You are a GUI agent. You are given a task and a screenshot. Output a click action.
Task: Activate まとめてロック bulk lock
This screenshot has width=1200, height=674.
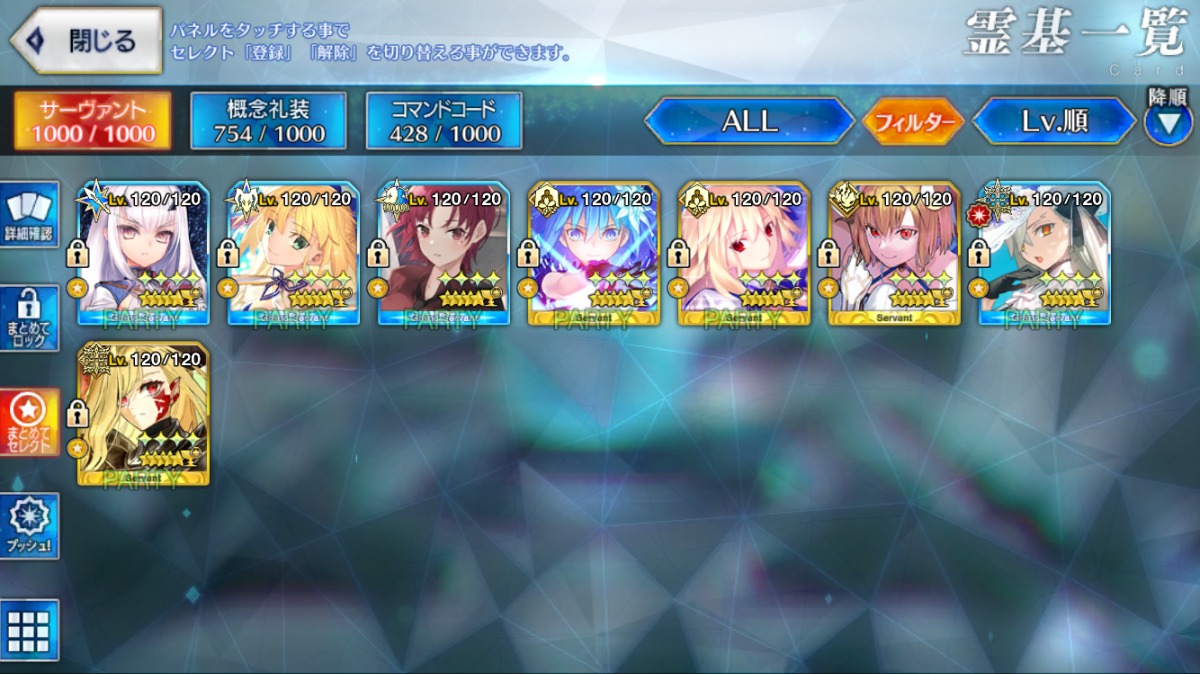(29, 318)
